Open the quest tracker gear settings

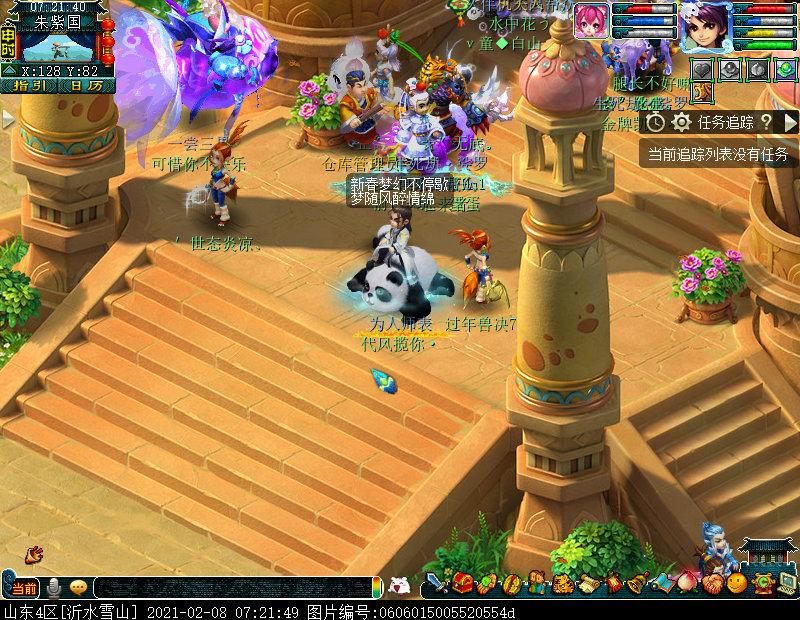click(682, 122)
